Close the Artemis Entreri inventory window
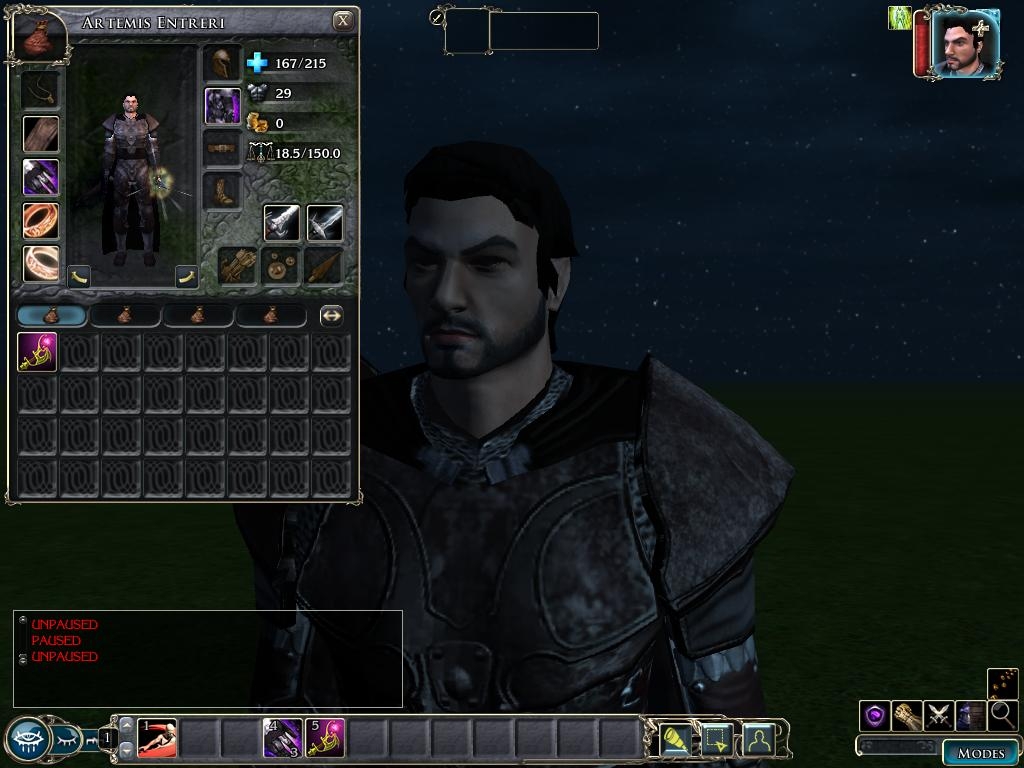Screen dimensions: 1024x768 coord(343,20)
